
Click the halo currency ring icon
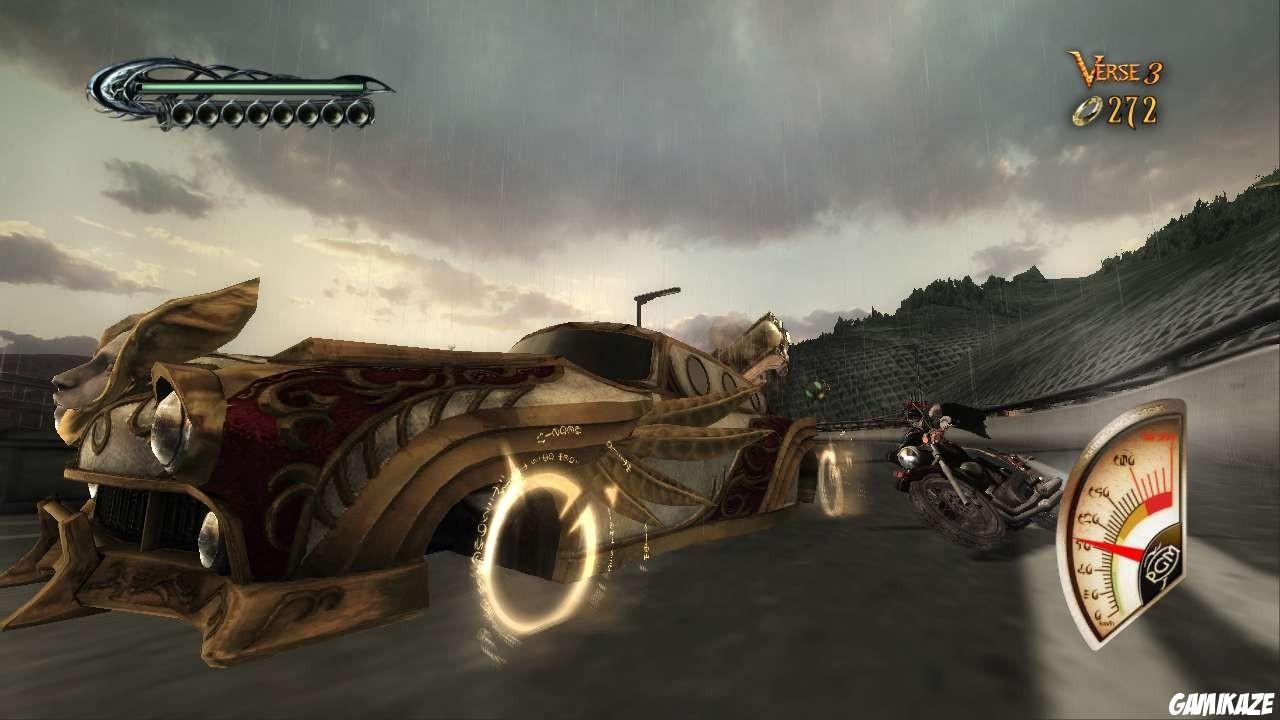click(x=1087, y=110)
